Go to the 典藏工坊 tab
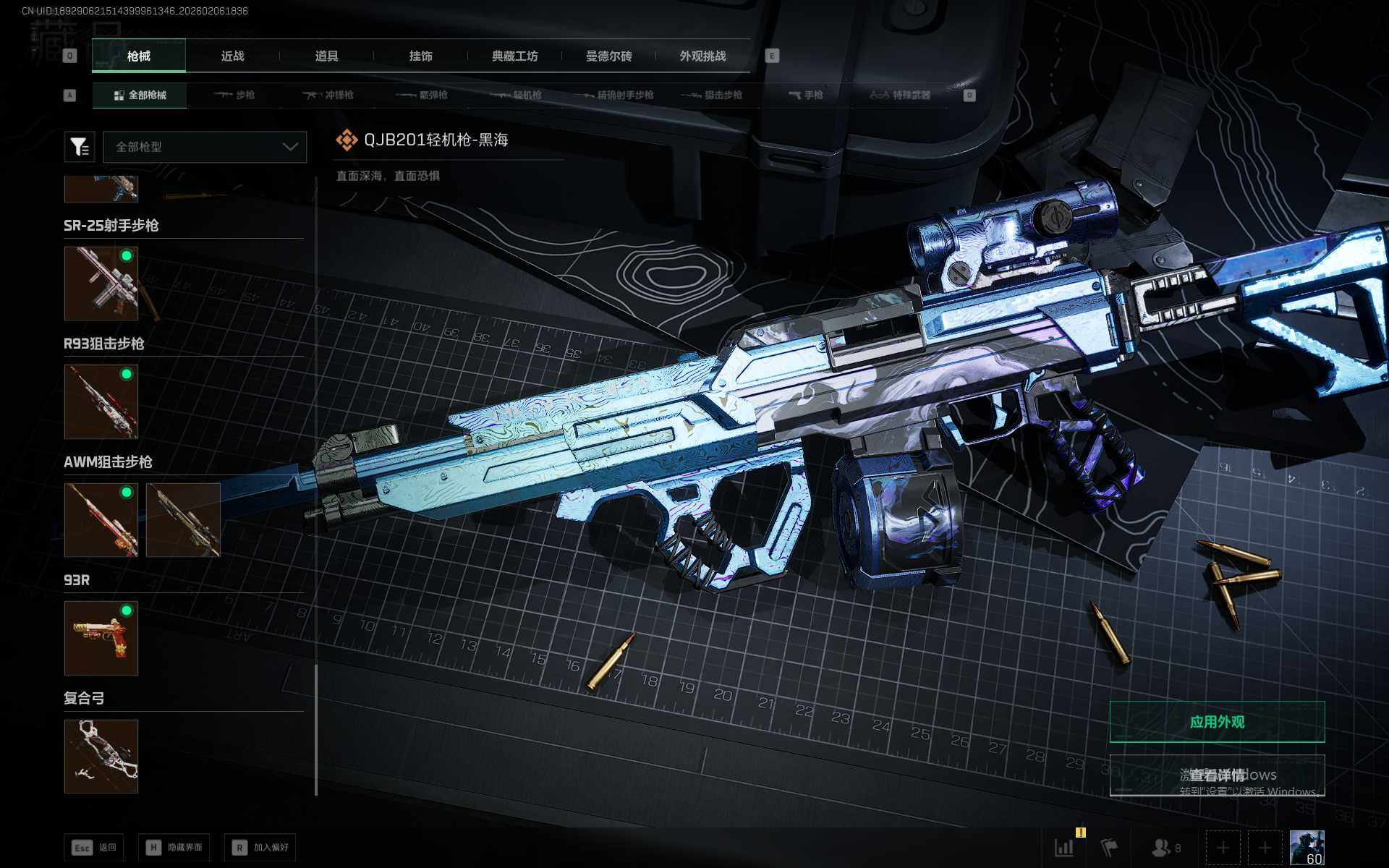The image size is (1389, 868). [x=514, y=56]
